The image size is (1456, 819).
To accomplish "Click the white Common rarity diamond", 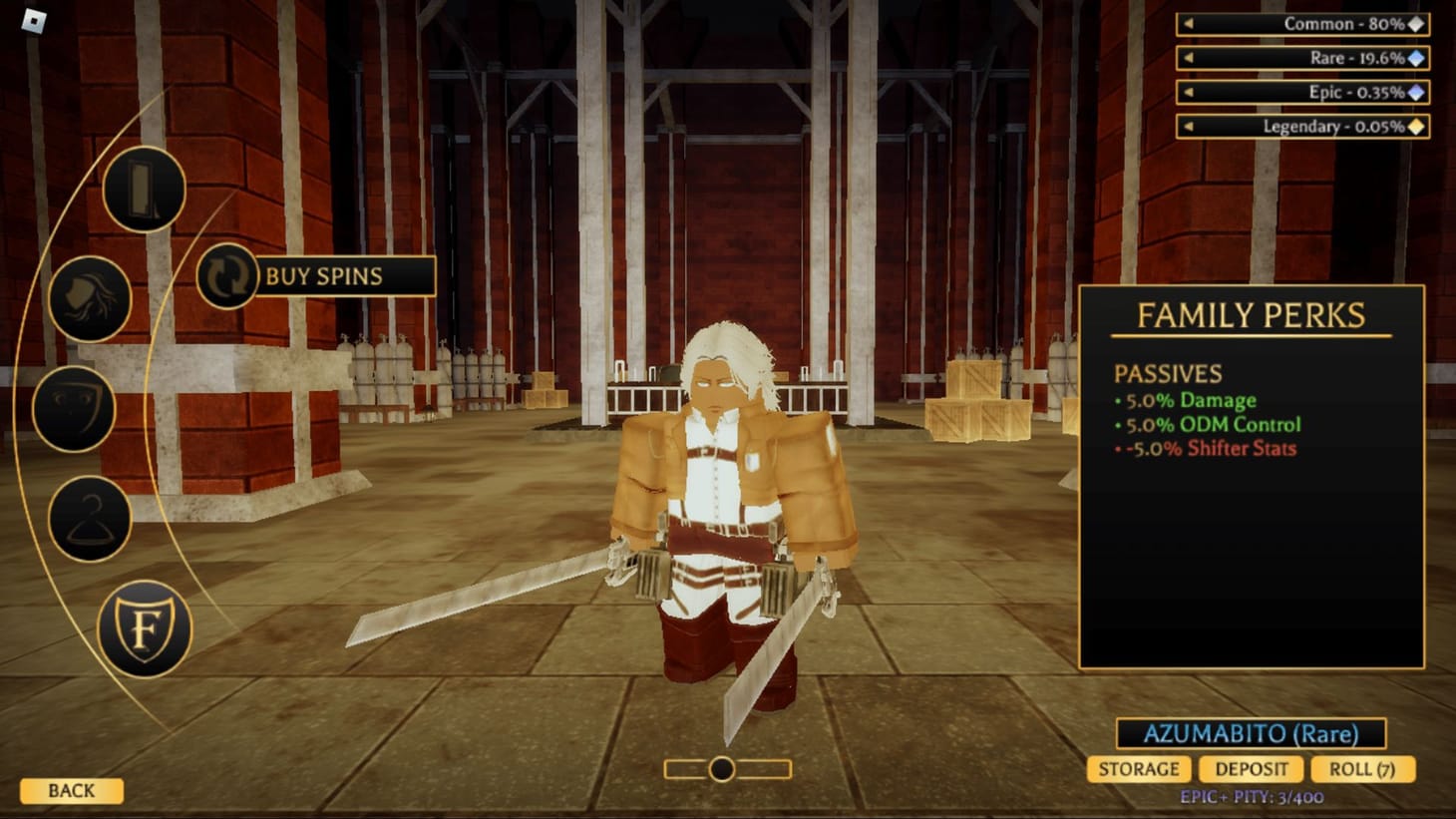I will pos(1417,24).
